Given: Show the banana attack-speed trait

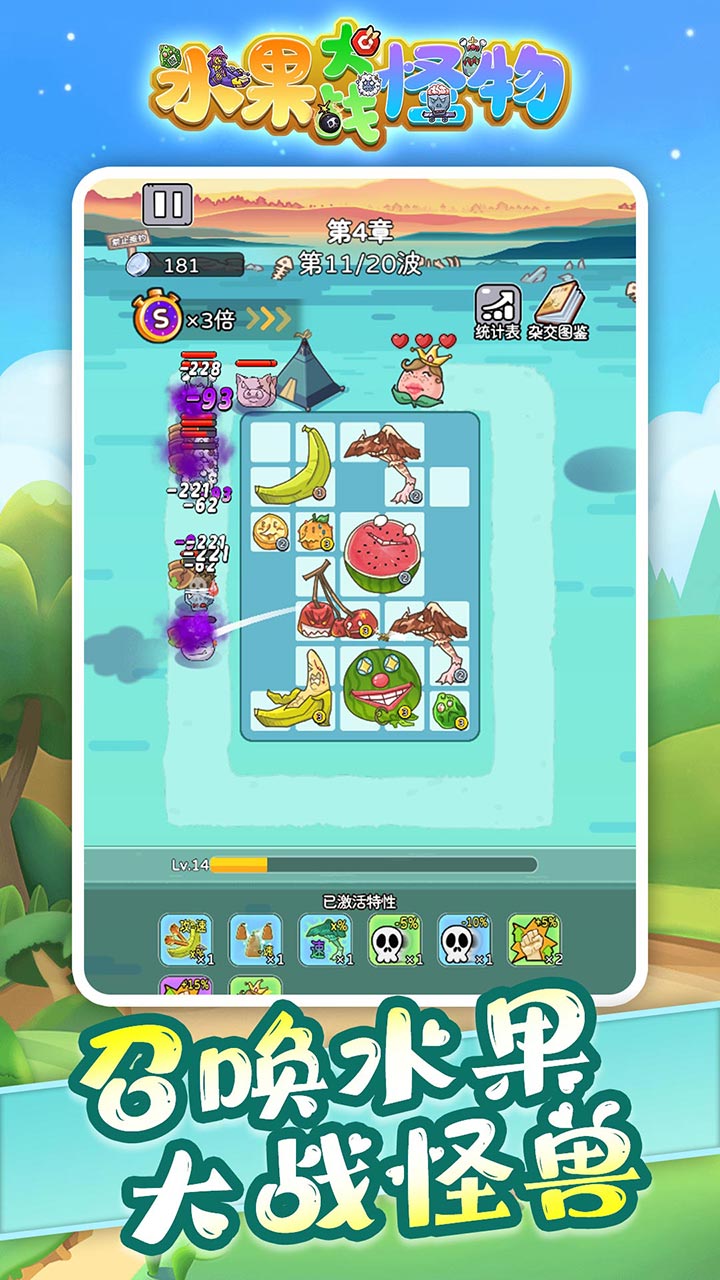Looking at the screenshot, I should pyautogui.click(x=186, y=940).
